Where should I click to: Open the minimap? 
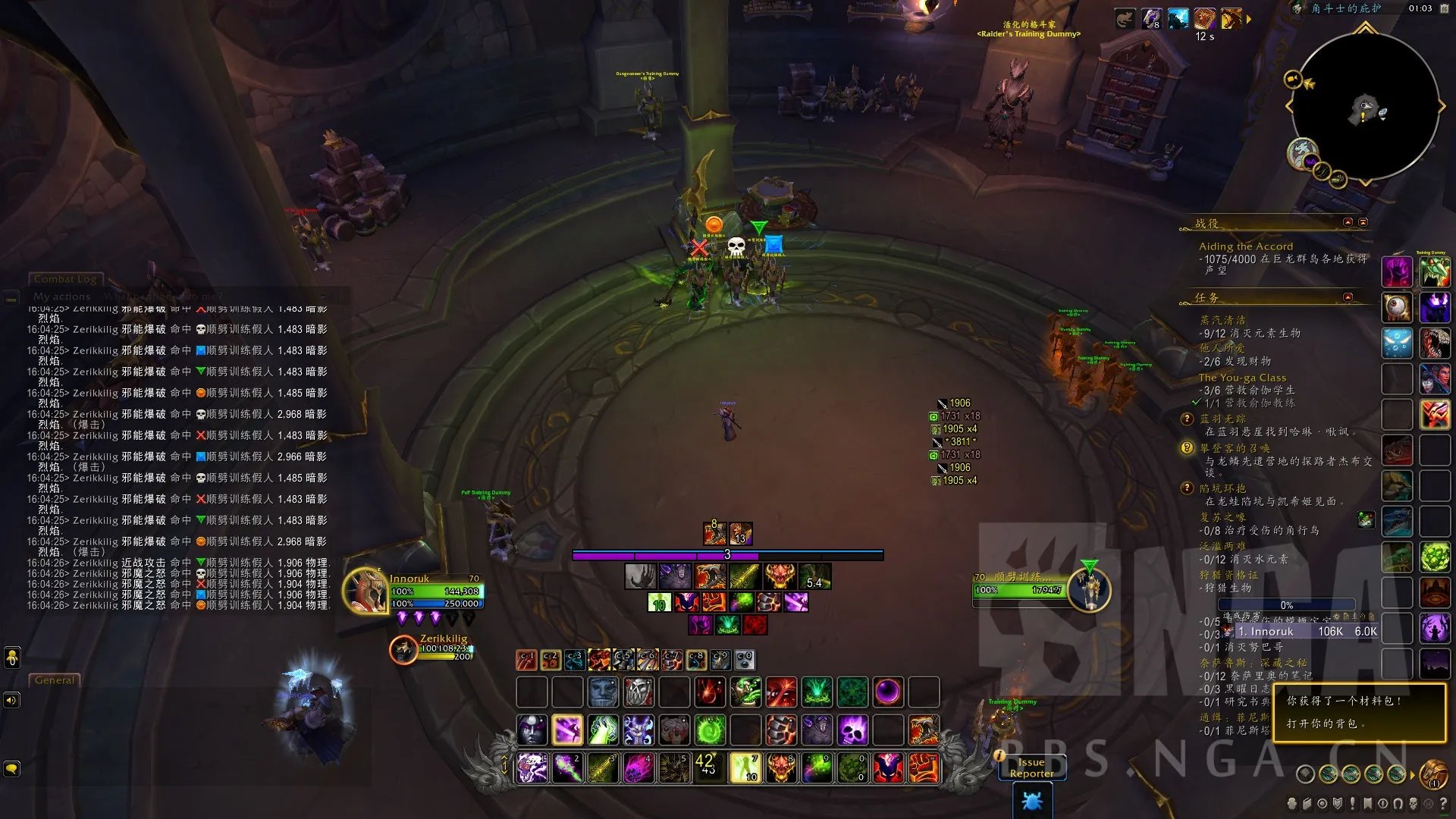tap(1365, 106)
